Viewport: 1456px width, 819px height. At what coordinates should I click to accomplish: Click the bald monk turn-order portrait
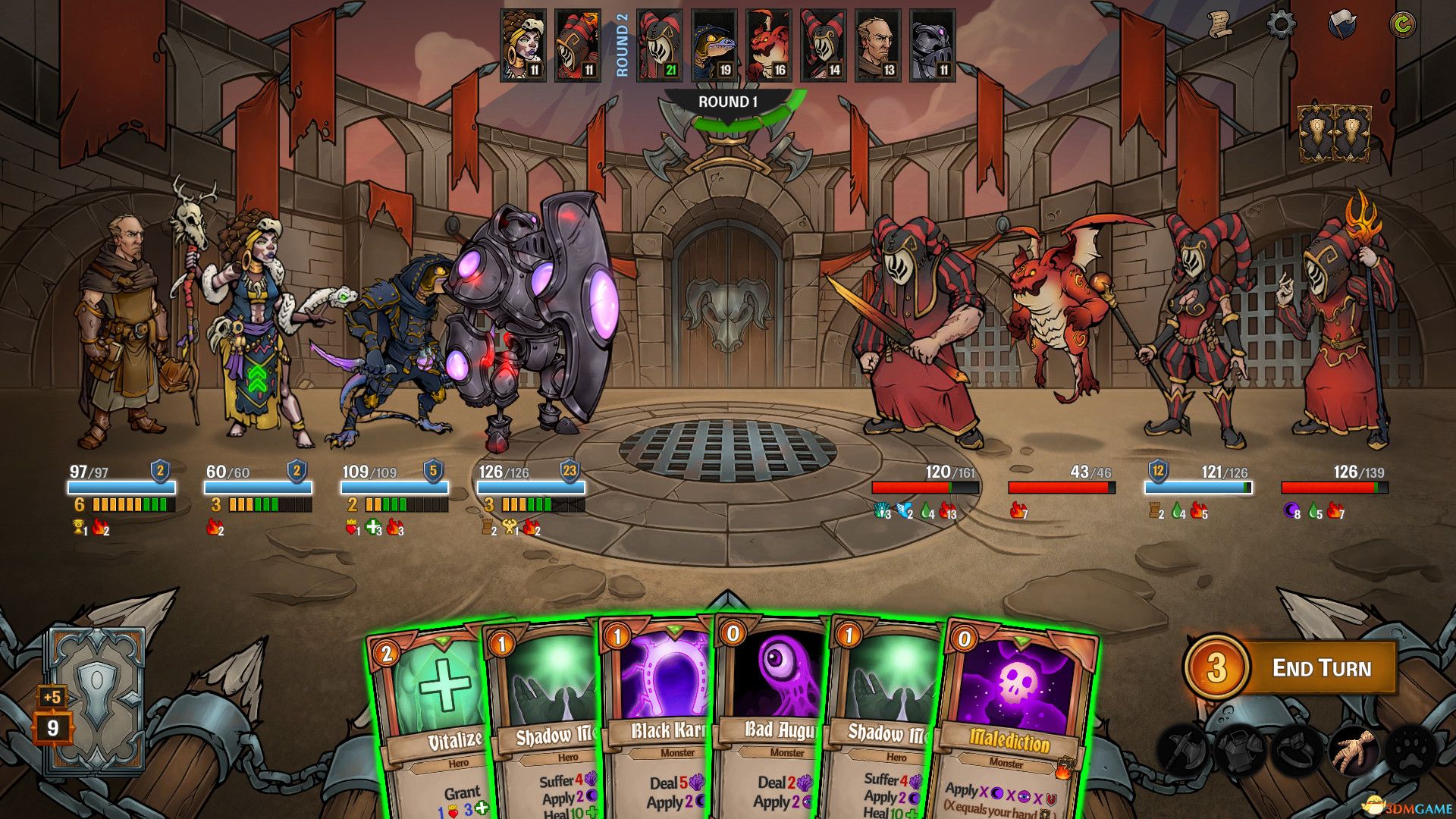[878, 45]
